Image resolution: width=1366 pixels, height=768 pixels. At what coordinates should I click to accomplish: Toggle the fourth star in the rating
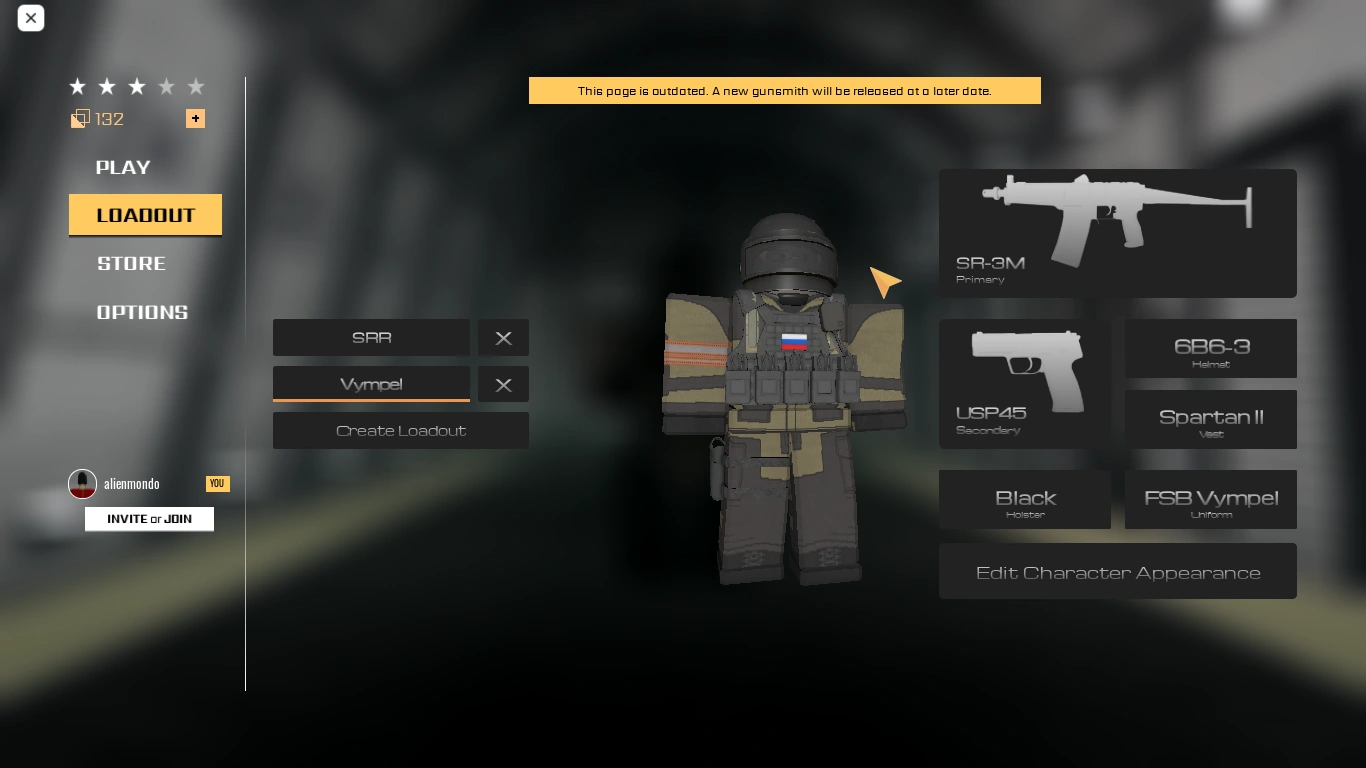[x=166, y=86]
